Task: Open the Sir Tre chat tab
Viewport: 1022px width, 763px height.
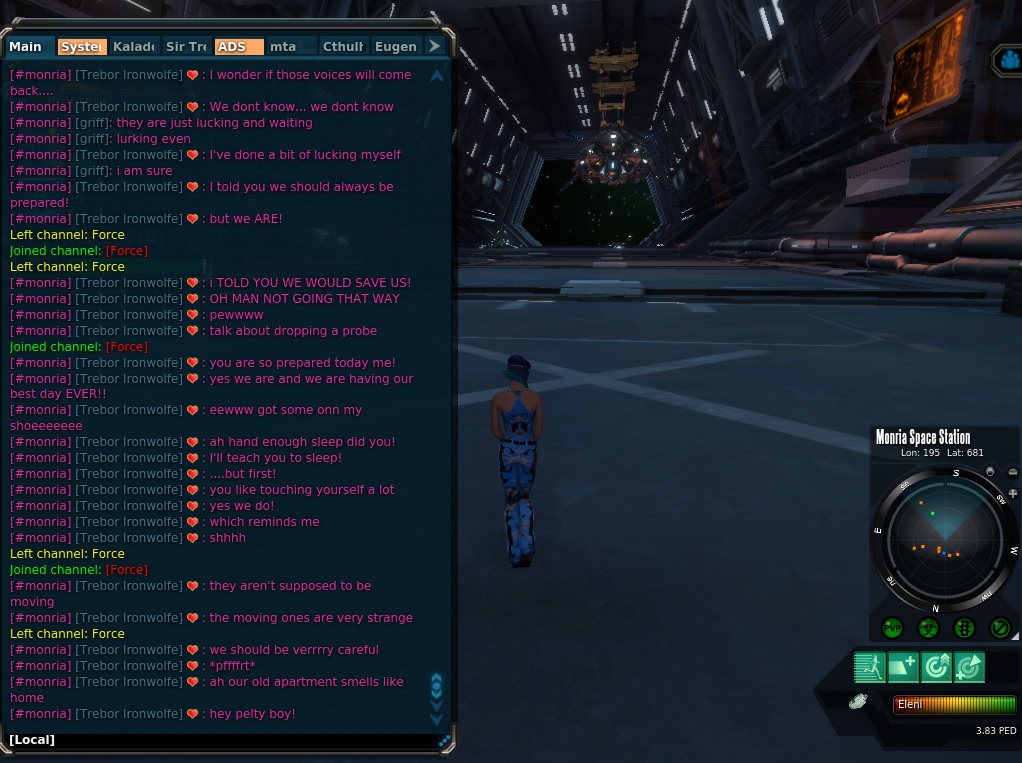Action: point(186,47)
